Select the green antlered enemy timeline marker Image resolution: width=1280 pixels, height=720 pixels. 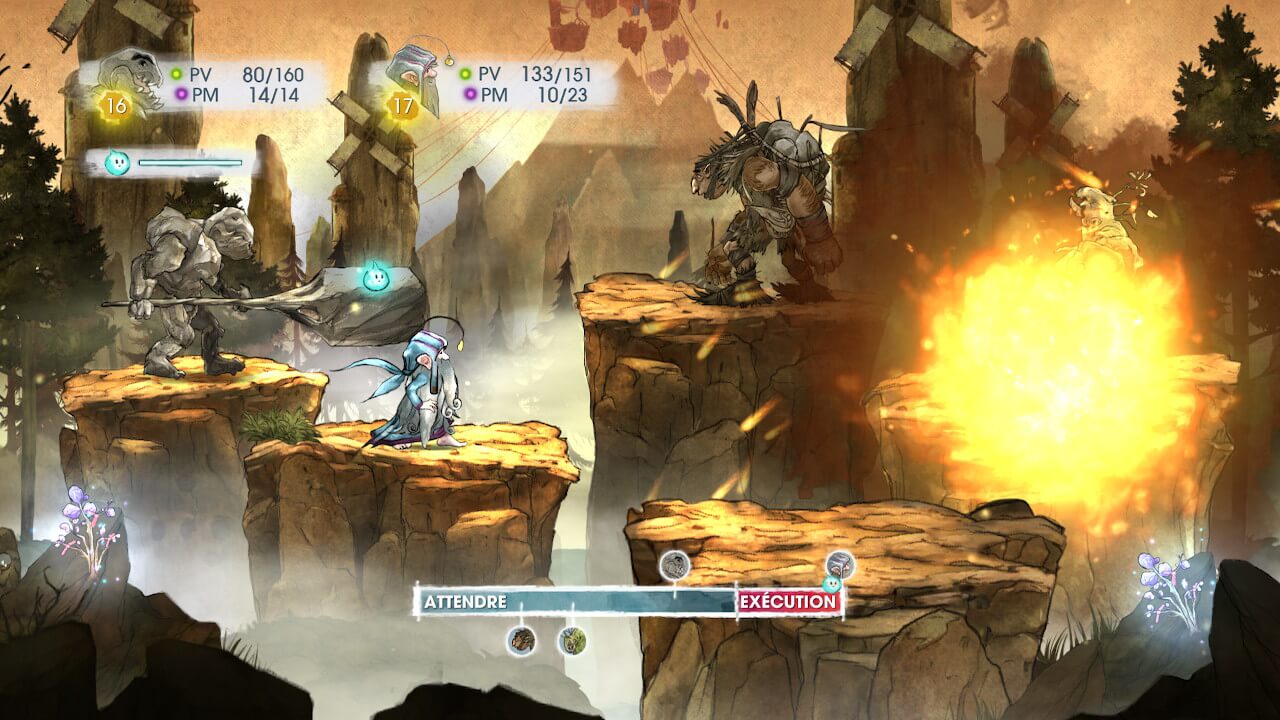pos(572,640)
